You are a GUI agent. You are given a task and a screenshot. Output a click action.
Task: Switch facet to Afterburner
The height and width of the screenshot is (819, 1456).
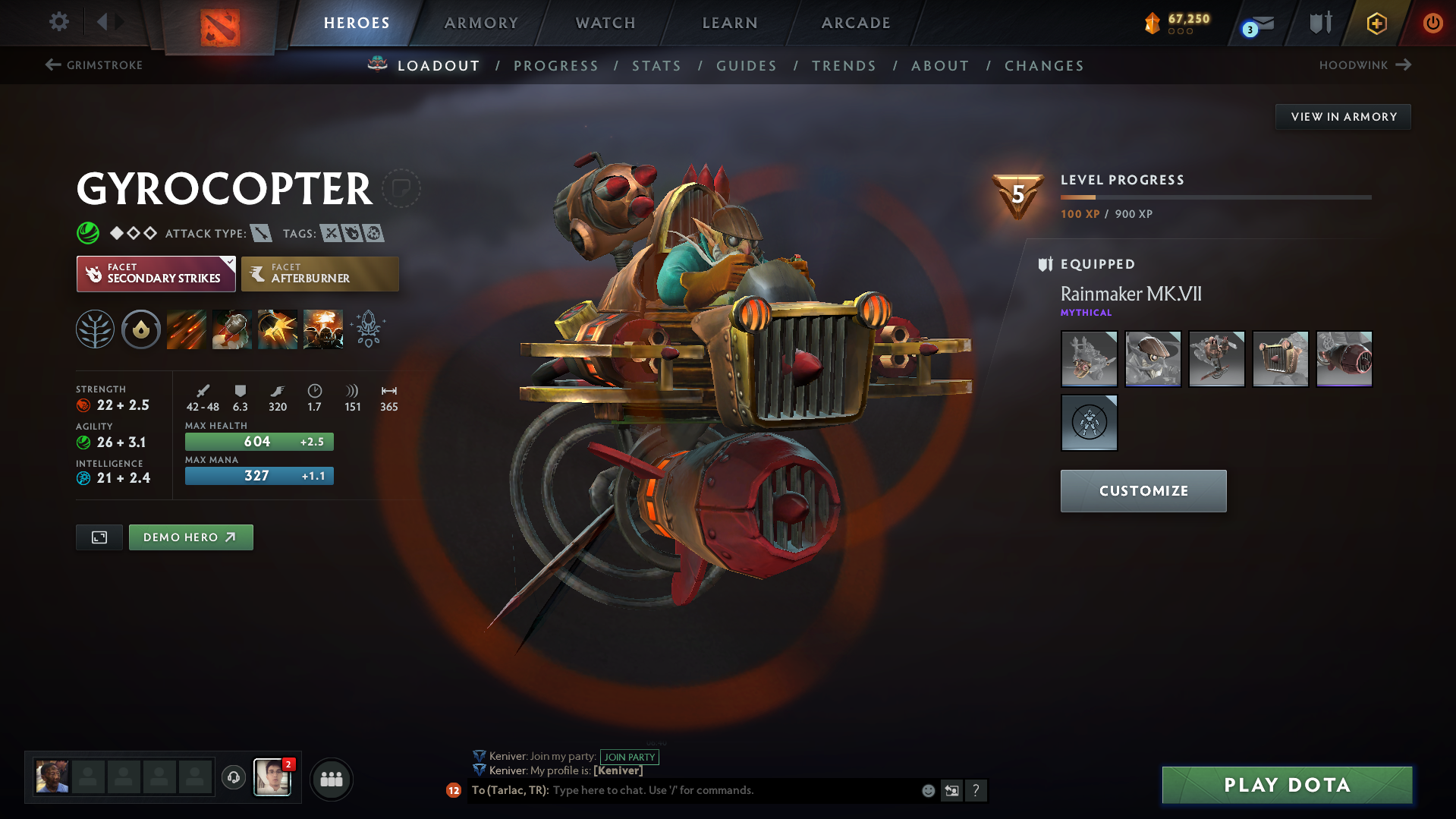tap(319, 273)
